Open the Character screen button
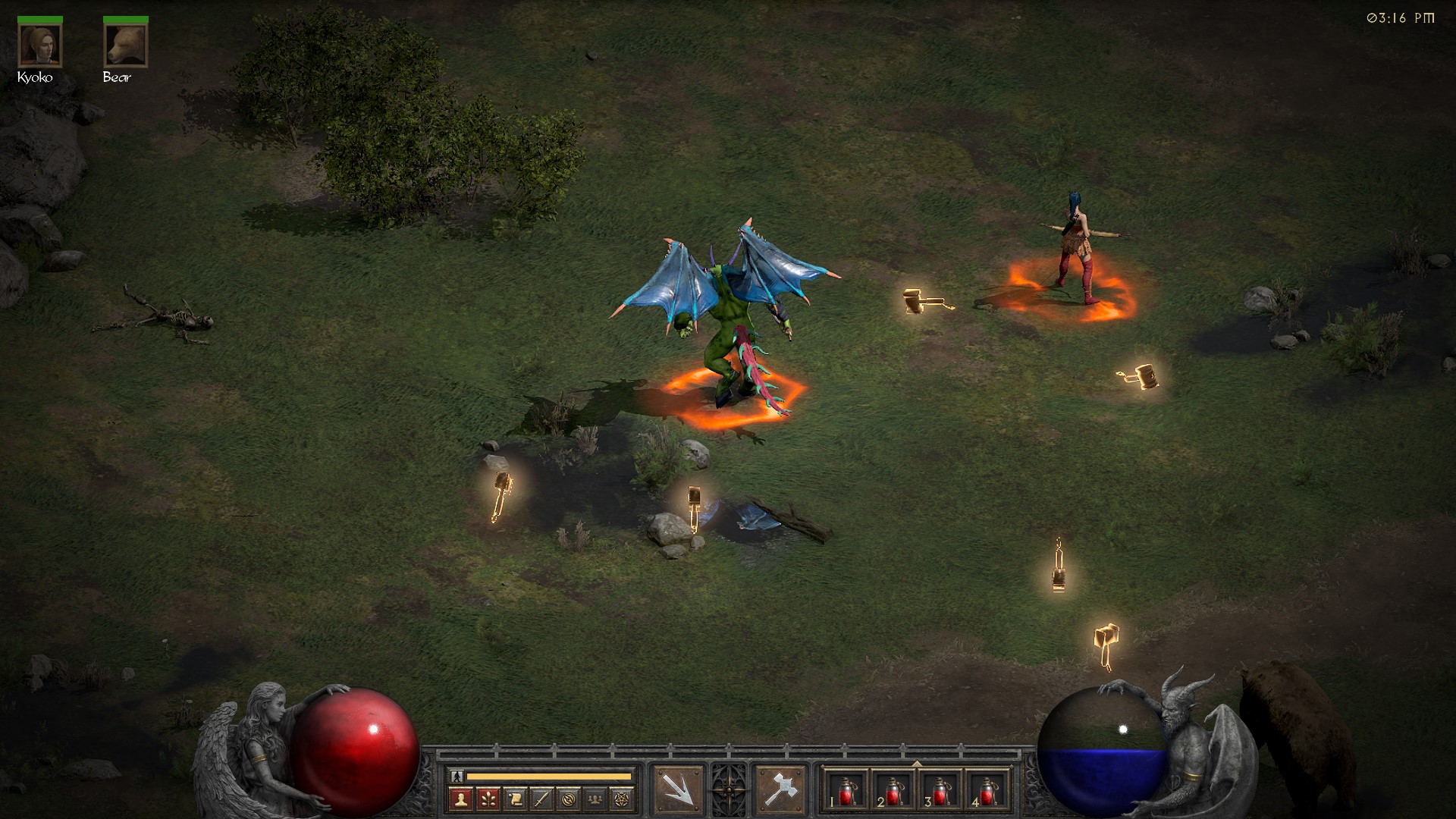Image resolution: width=1456 pixels, height=819 pixels. [x=460, y=799]
